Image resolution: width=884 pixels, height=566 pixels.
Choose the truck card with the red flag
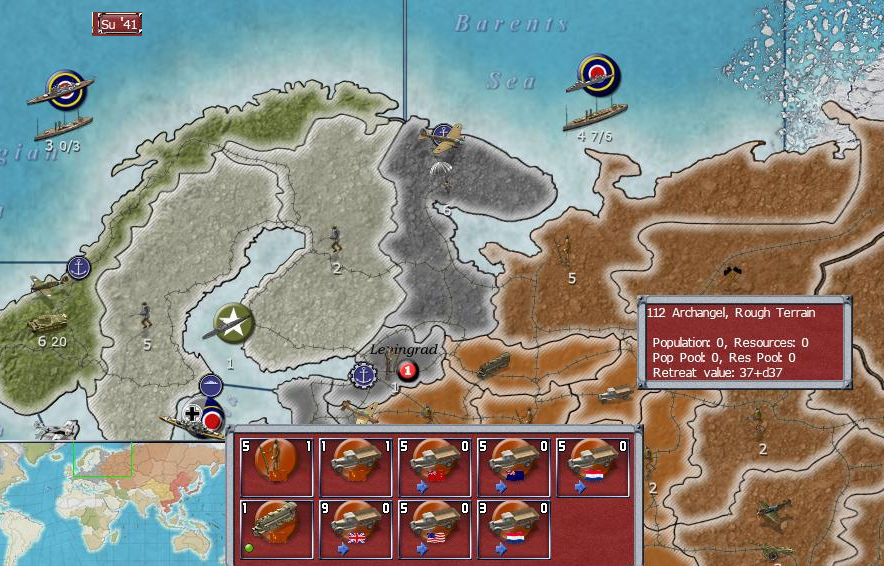point(432,466)
